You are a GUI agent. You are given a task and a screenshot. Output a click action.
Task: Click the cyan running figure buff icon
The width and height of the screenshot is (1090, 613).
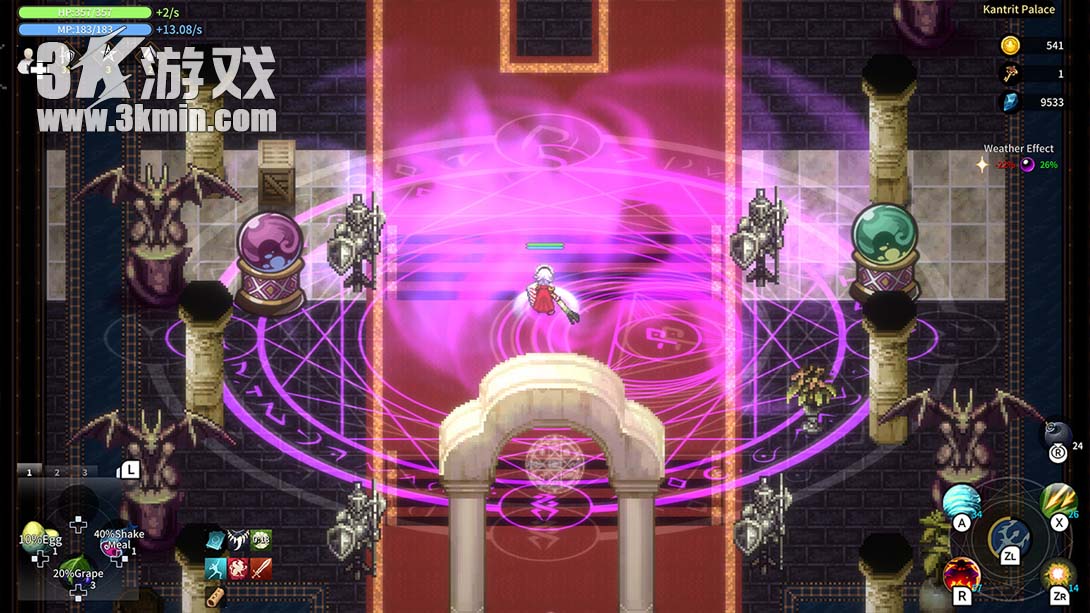pyautogui.click(x=215, y=569)
